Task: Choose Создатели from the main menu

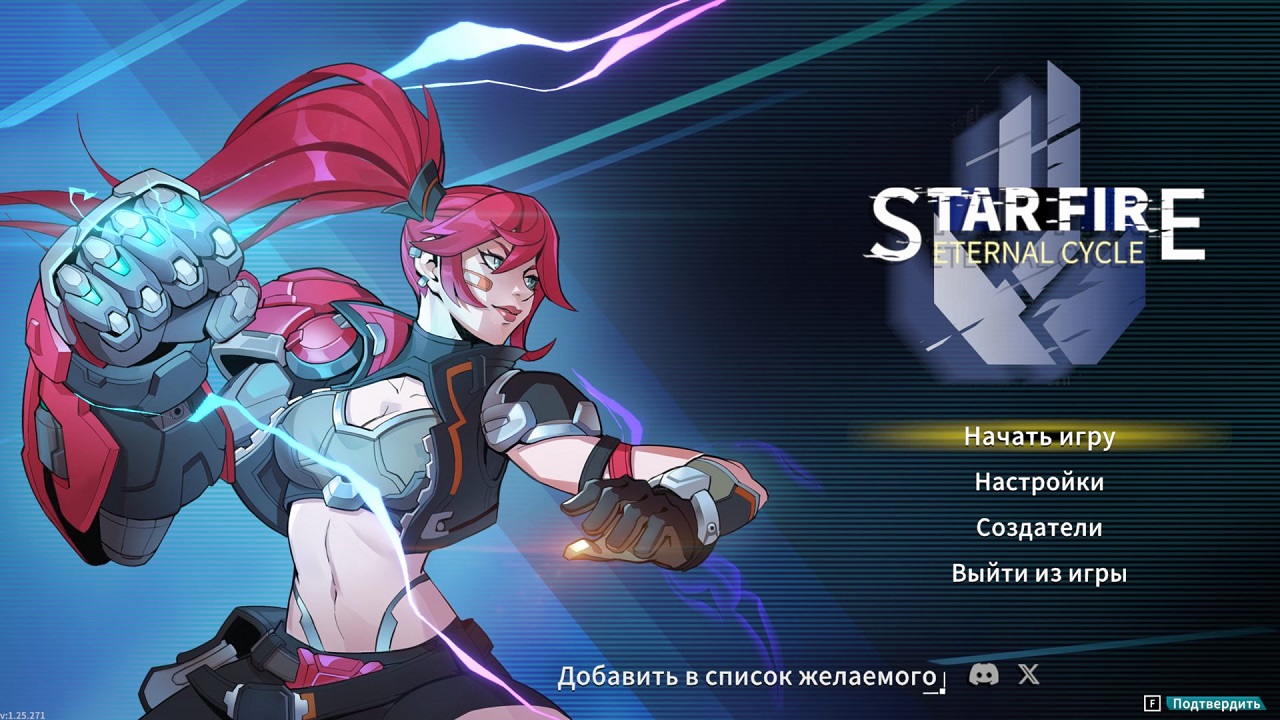Action: point(1040,527)
